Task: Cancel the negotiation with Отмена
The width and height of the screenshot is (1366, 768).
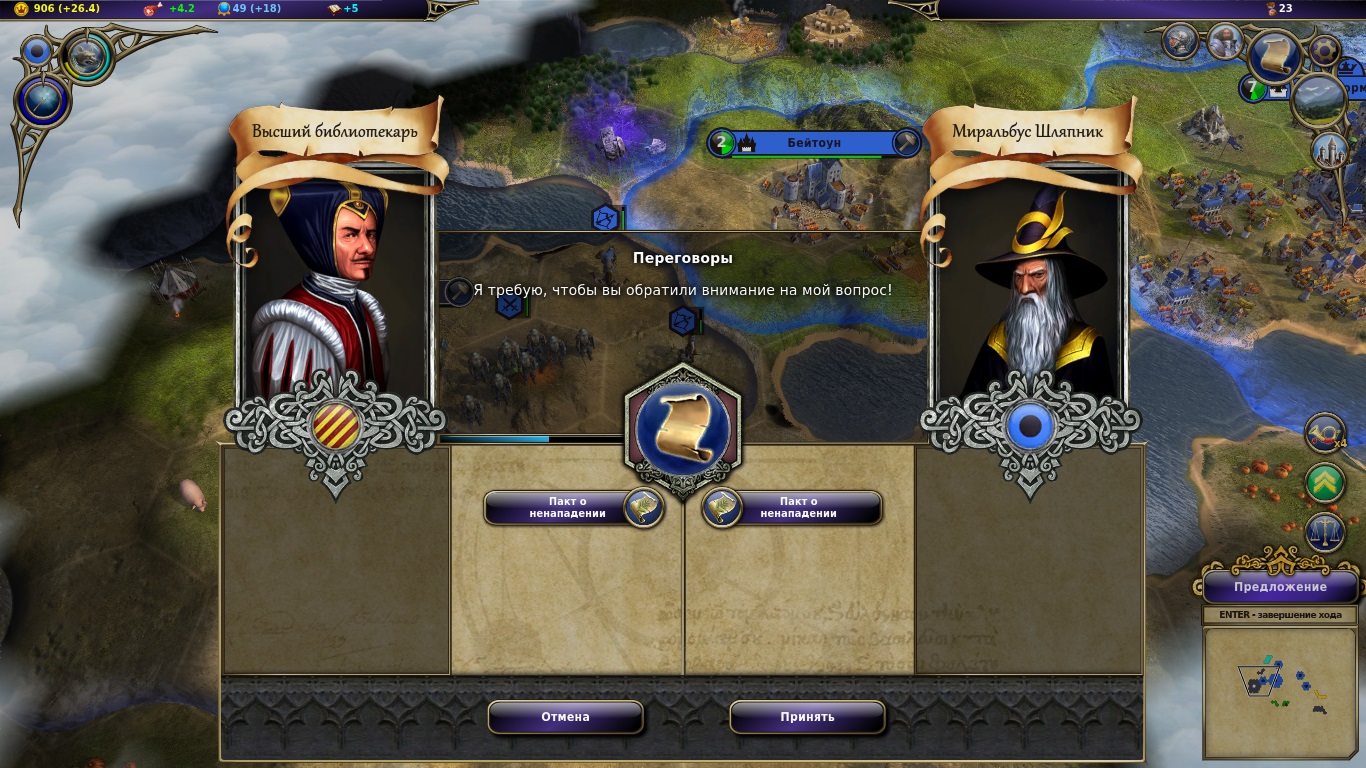Action: click(565, 717)
